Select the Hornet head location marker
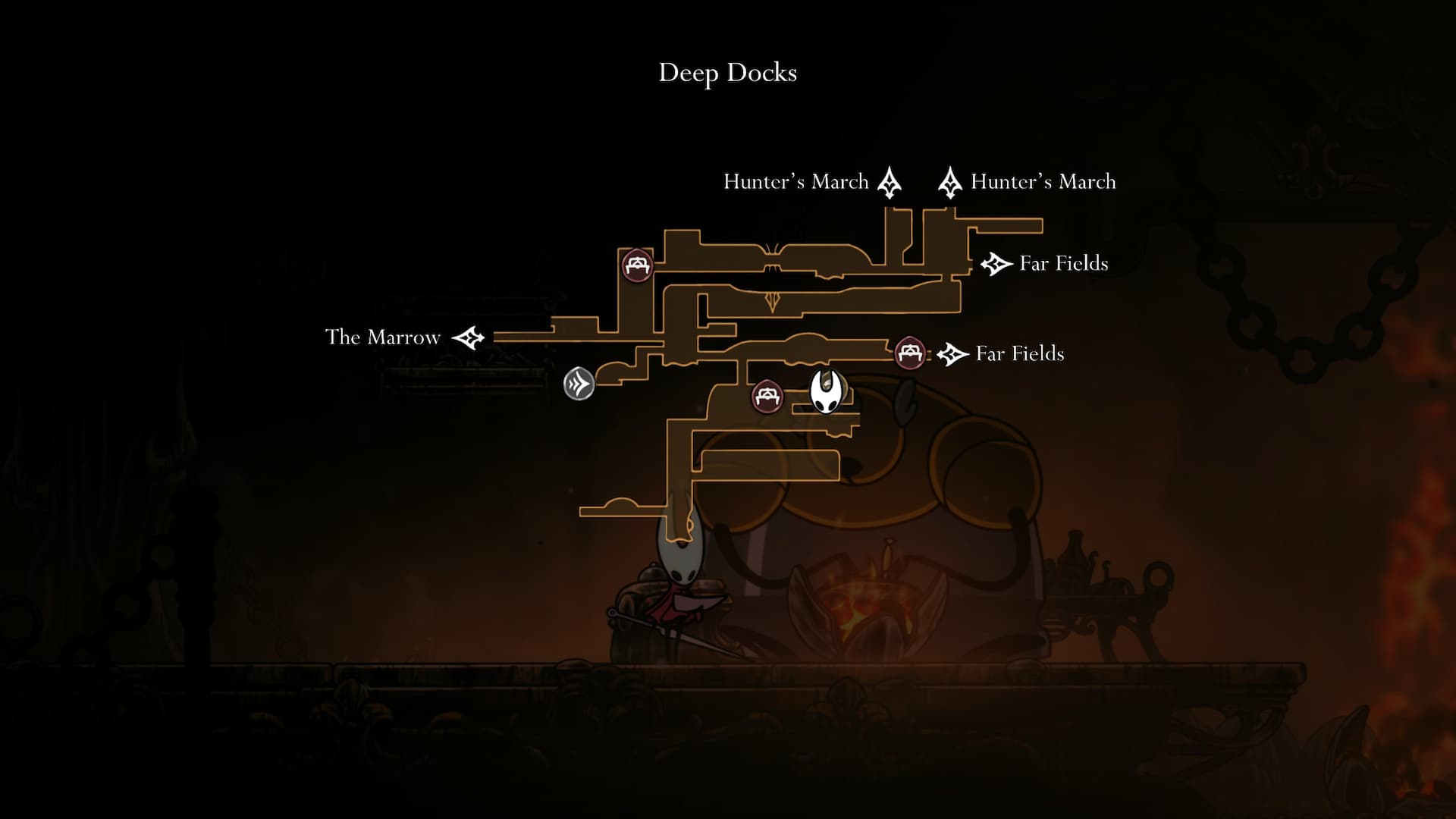The image size is (1456, 819). pos(826,391)
